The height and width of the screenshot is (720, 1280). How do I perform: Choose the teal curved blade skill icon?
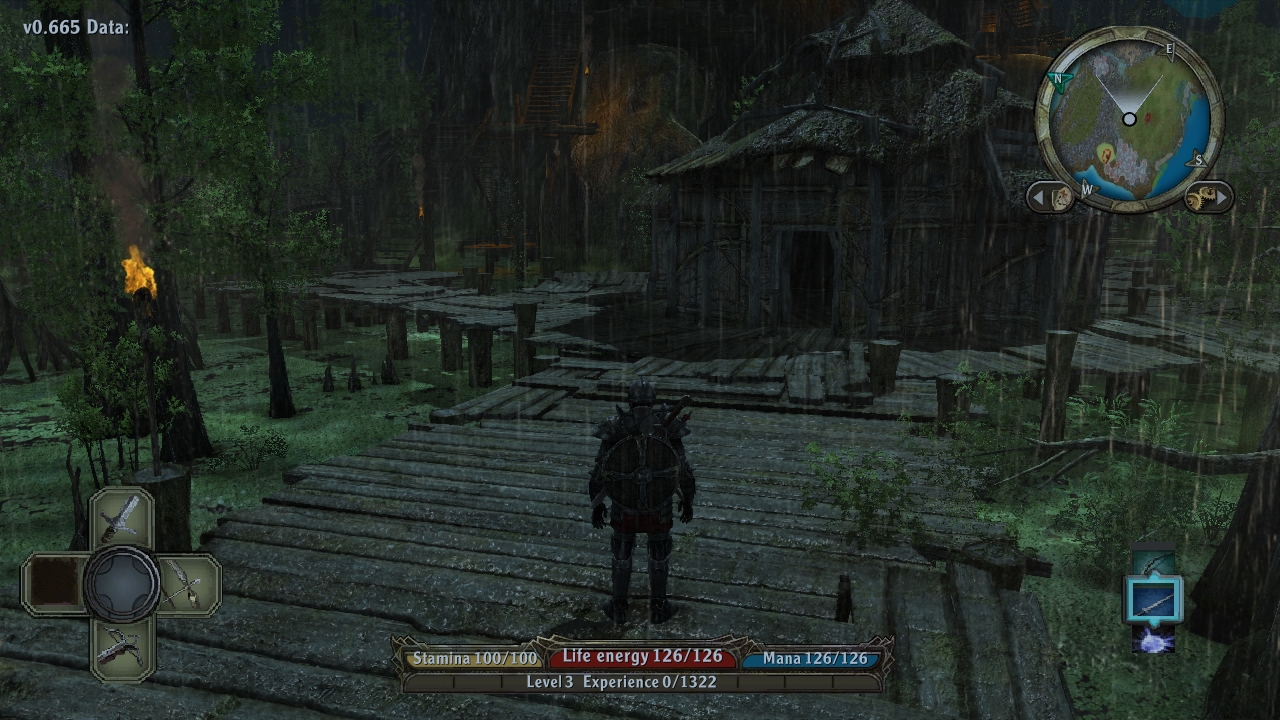click(1154, 563)
